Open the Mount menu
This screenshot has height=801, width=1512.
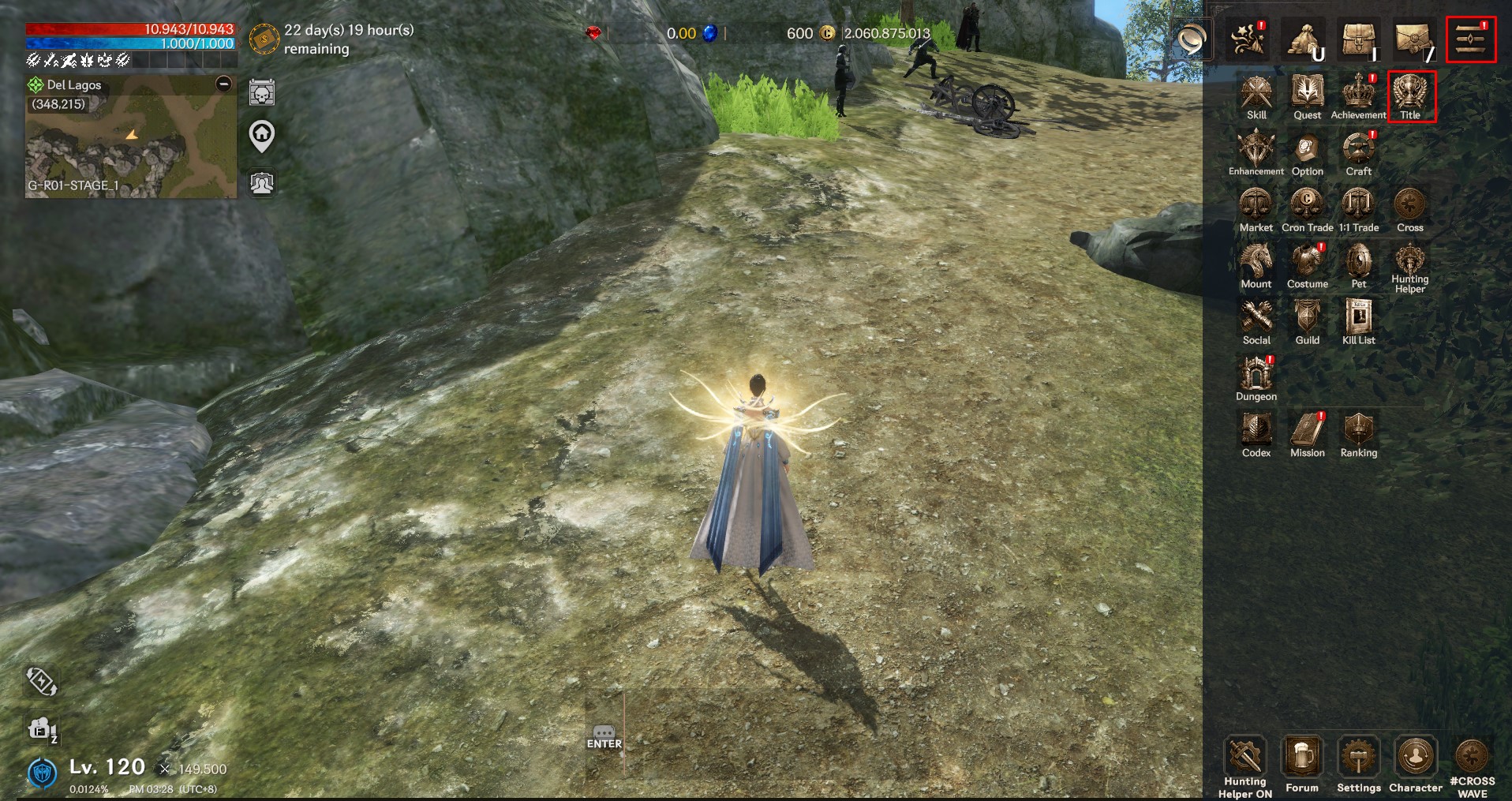(x=1256, y=264)
